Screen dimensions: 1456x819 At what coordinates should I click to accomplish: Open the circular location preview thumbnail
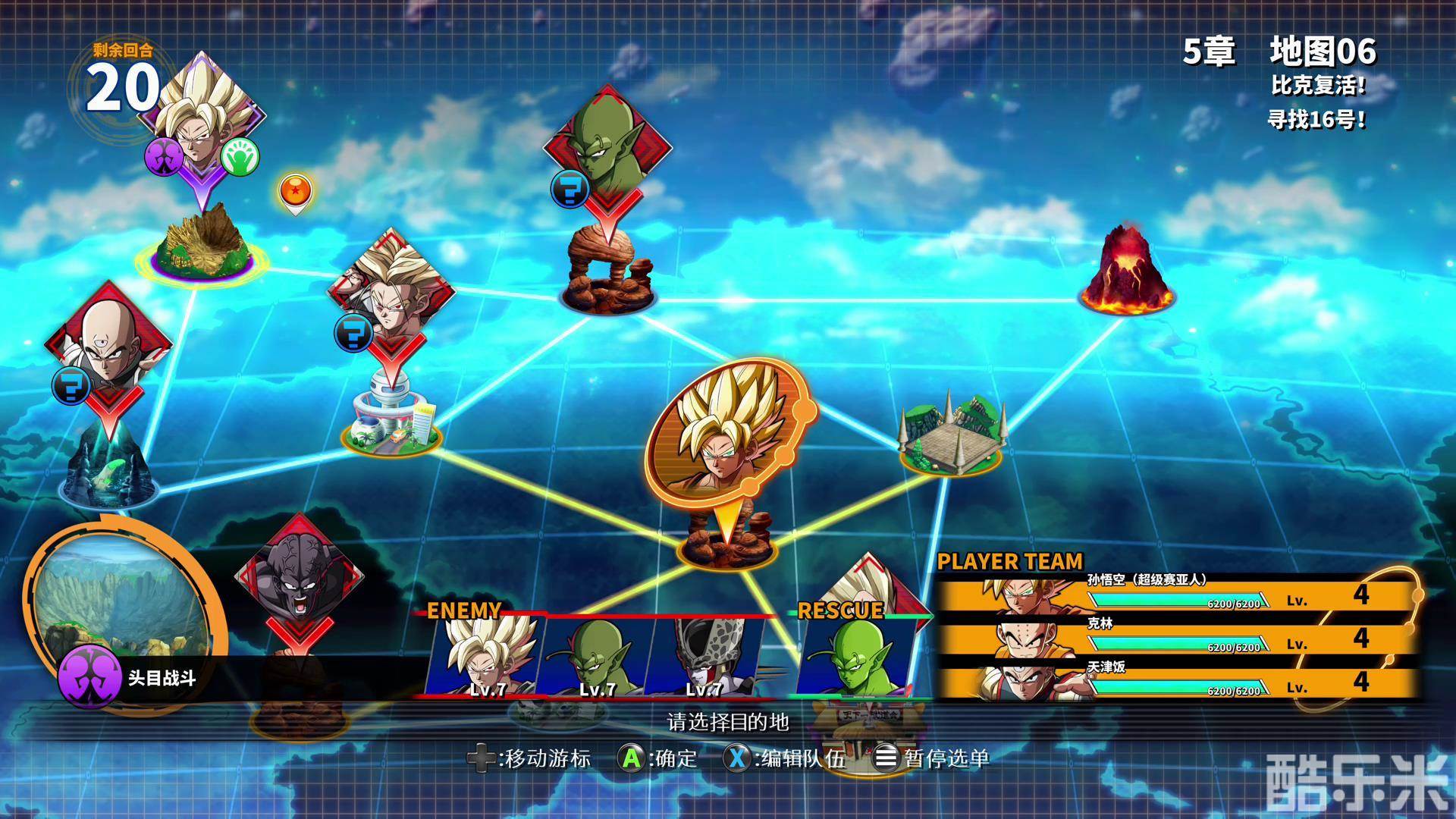[123, 599]
